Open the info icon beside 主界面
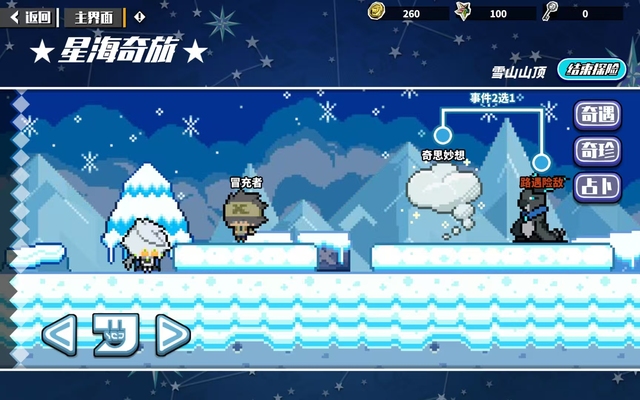The width and height of the screenshot is (640, 400). coord(139,17)
